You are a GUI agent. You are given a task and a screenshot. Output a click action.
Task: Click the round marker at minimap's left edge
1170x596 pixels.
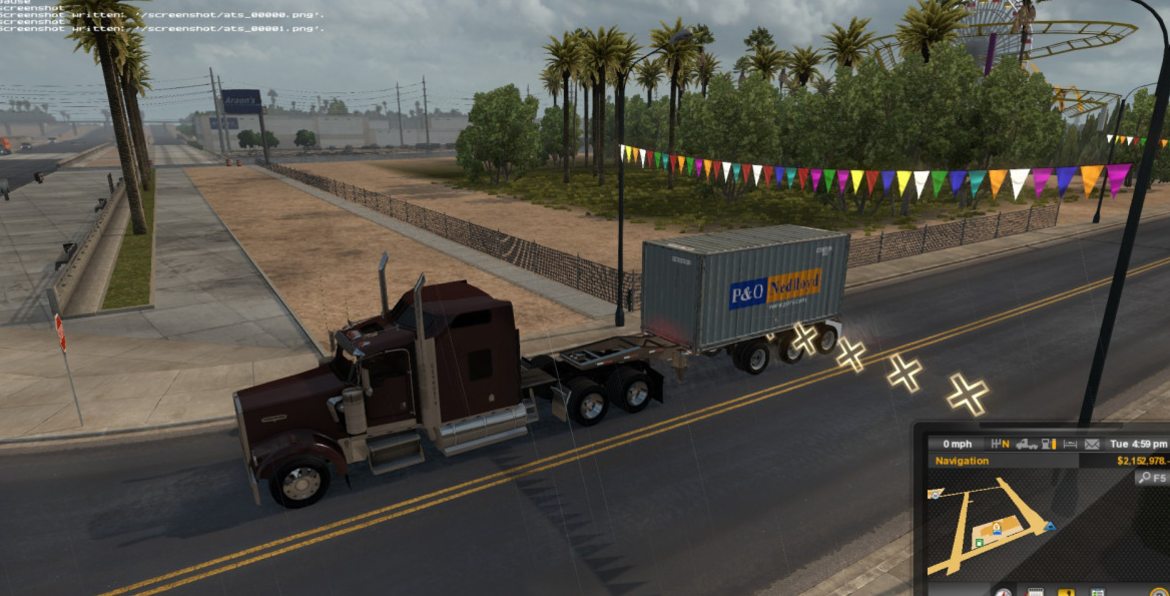934,494
